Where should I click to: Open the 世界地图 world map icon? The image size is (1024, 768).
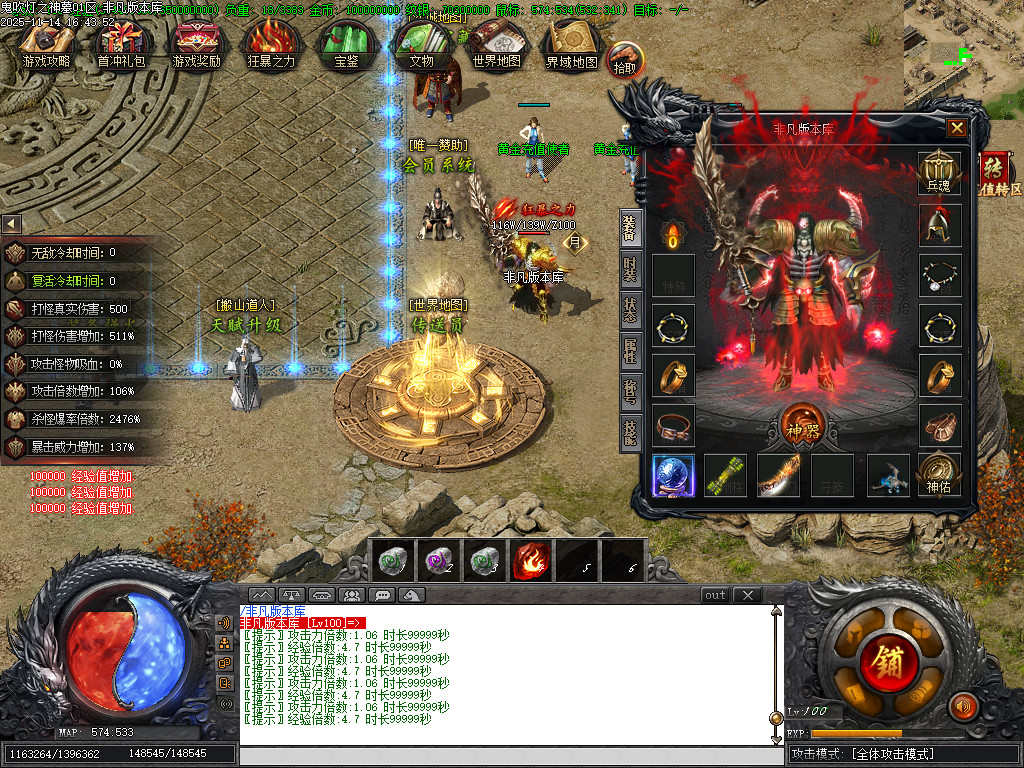pos(497,45)
